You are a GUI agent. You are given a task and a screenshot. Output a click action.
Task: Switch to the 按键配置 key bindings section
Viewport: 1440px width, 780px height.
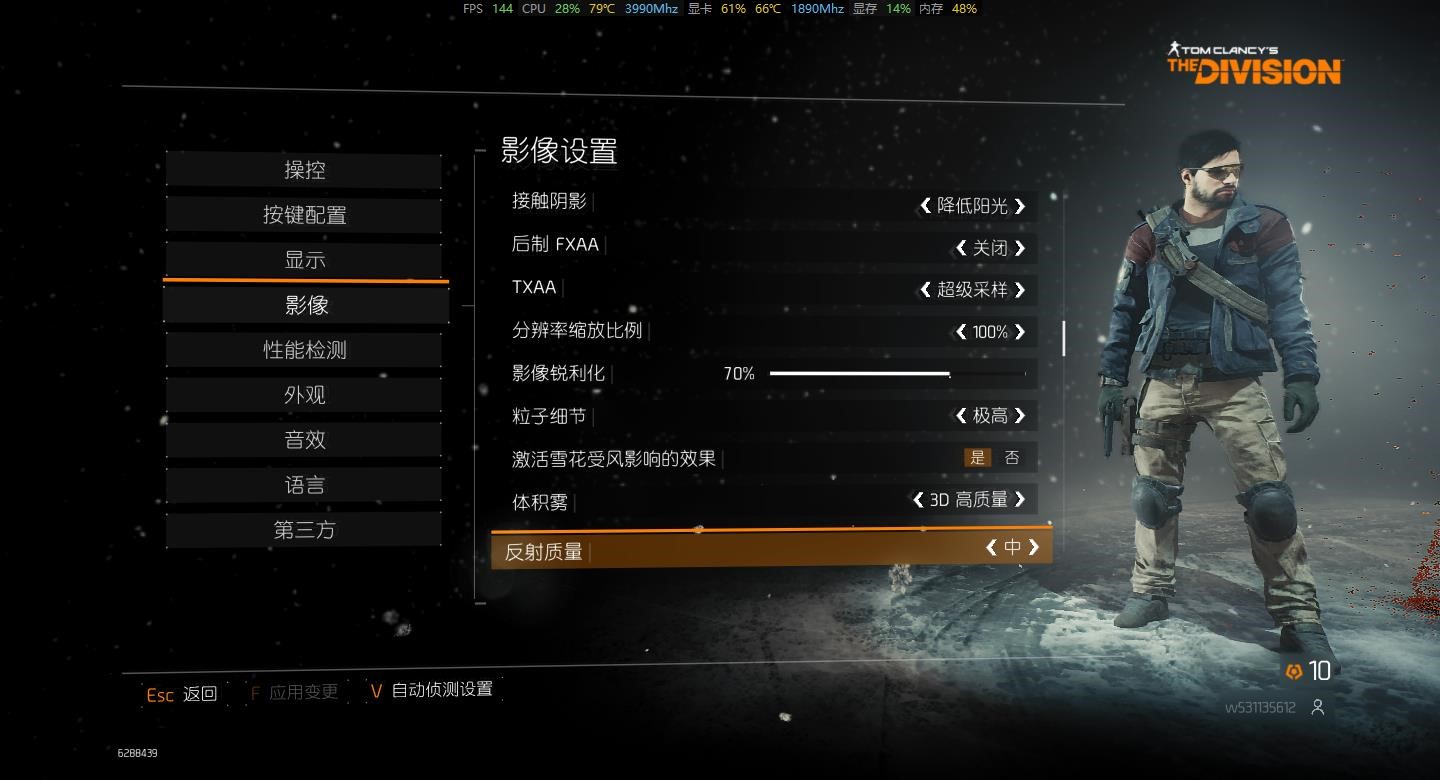tap(304, 215)
